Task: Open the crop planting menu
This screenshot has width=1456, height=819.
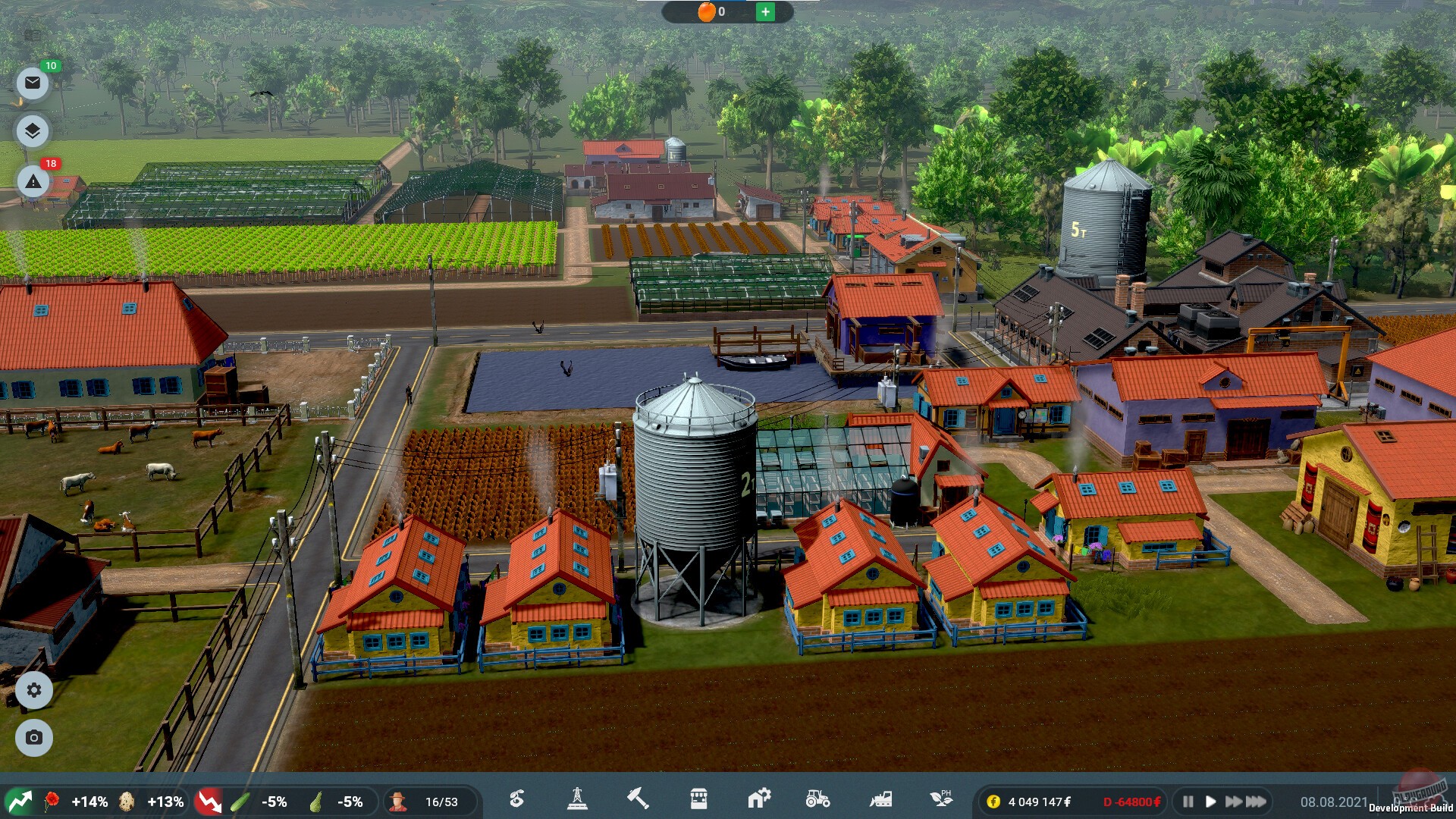Action: (x=518, y=800)
